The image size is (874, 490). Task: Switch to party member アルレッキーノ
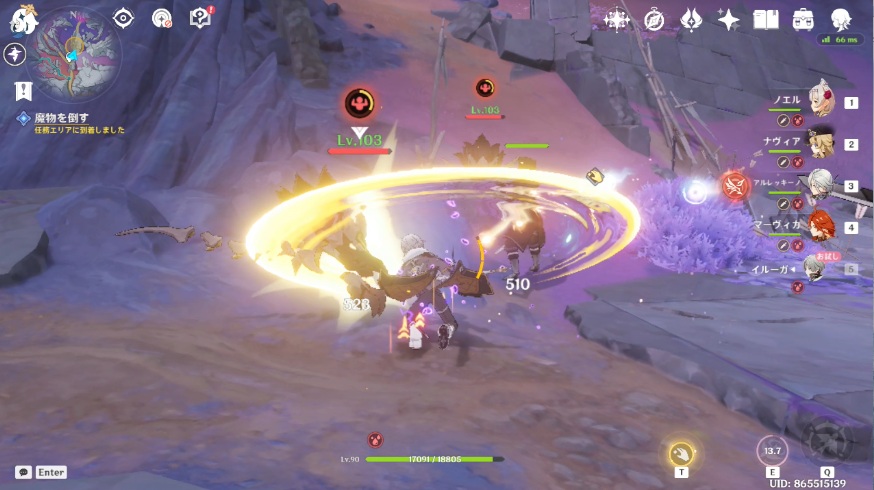pyautogui.click(x=821, y=184)
